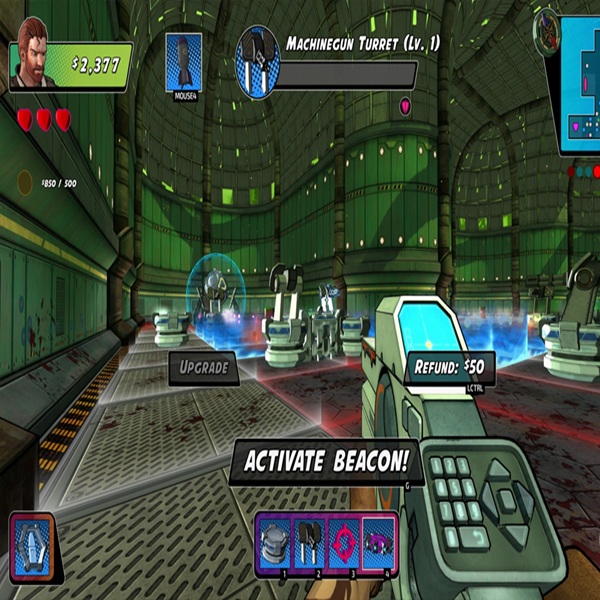This screenshot has height=600, width=600.
Task: Select the barrel trap in slot 1
Action: [x=273, y=543]
